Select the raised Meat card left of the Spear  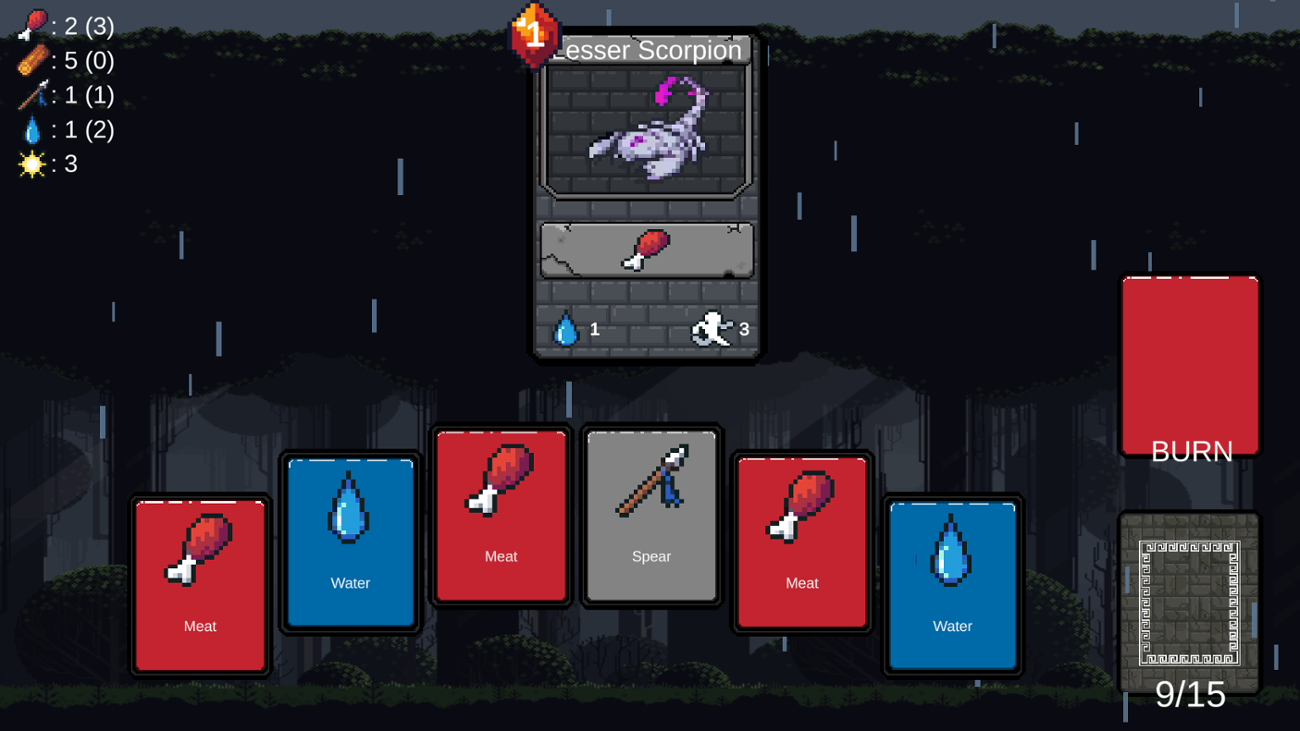tap(500, 516)
